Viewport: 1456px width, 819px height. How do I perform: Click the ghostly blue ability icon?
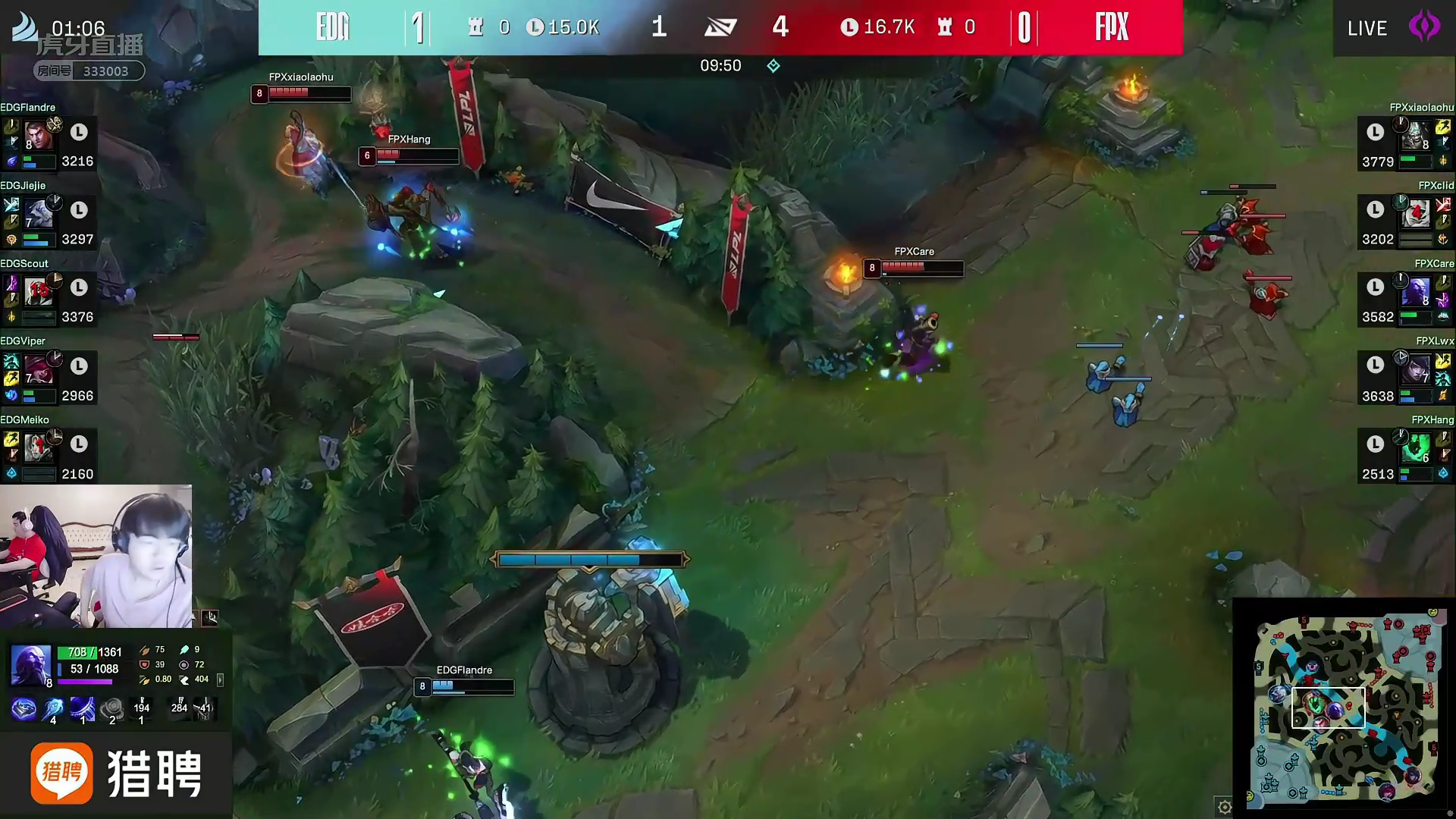pyautogui.click(x=53, y=708)
